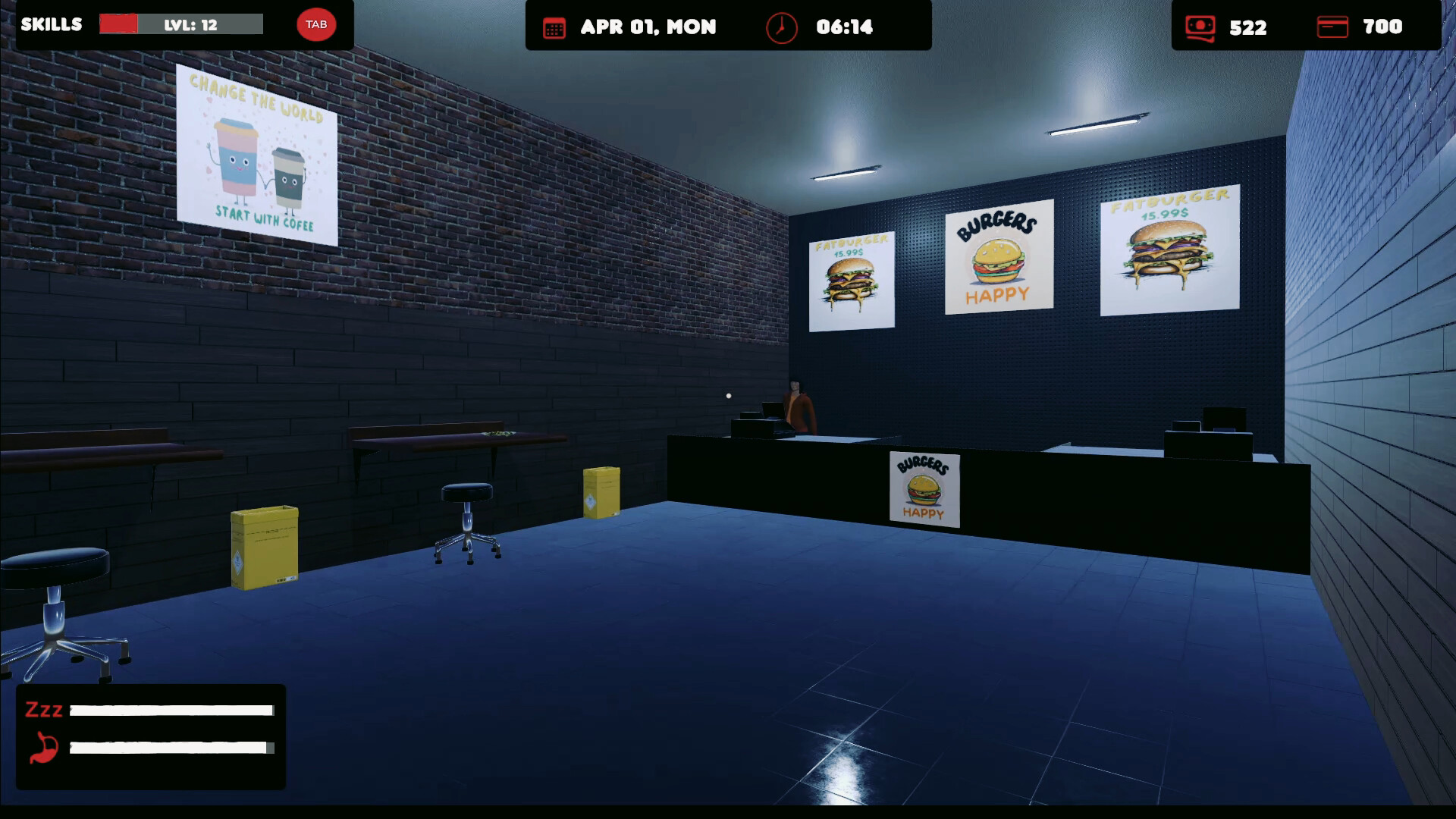This screenshot has width=1456, height=819.
Task: Click the SKILLS label icon
Action: 52,24
